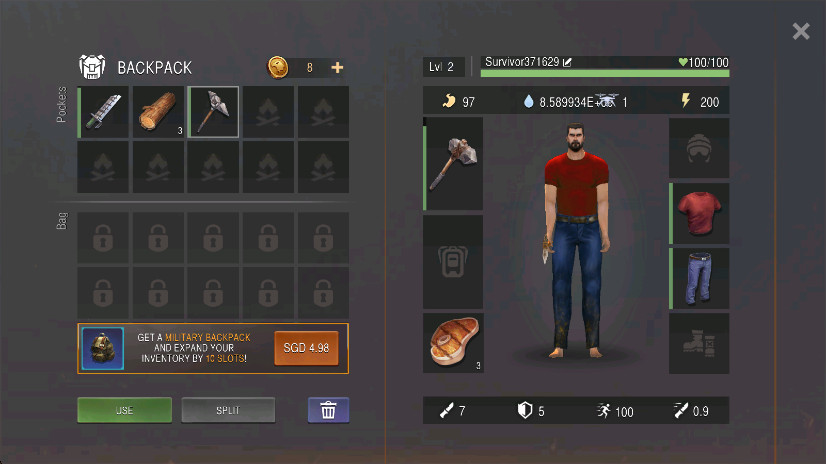Click the equipped hatchet weapon slot
Screen dimensions: 826x464
tap(453, 164)
